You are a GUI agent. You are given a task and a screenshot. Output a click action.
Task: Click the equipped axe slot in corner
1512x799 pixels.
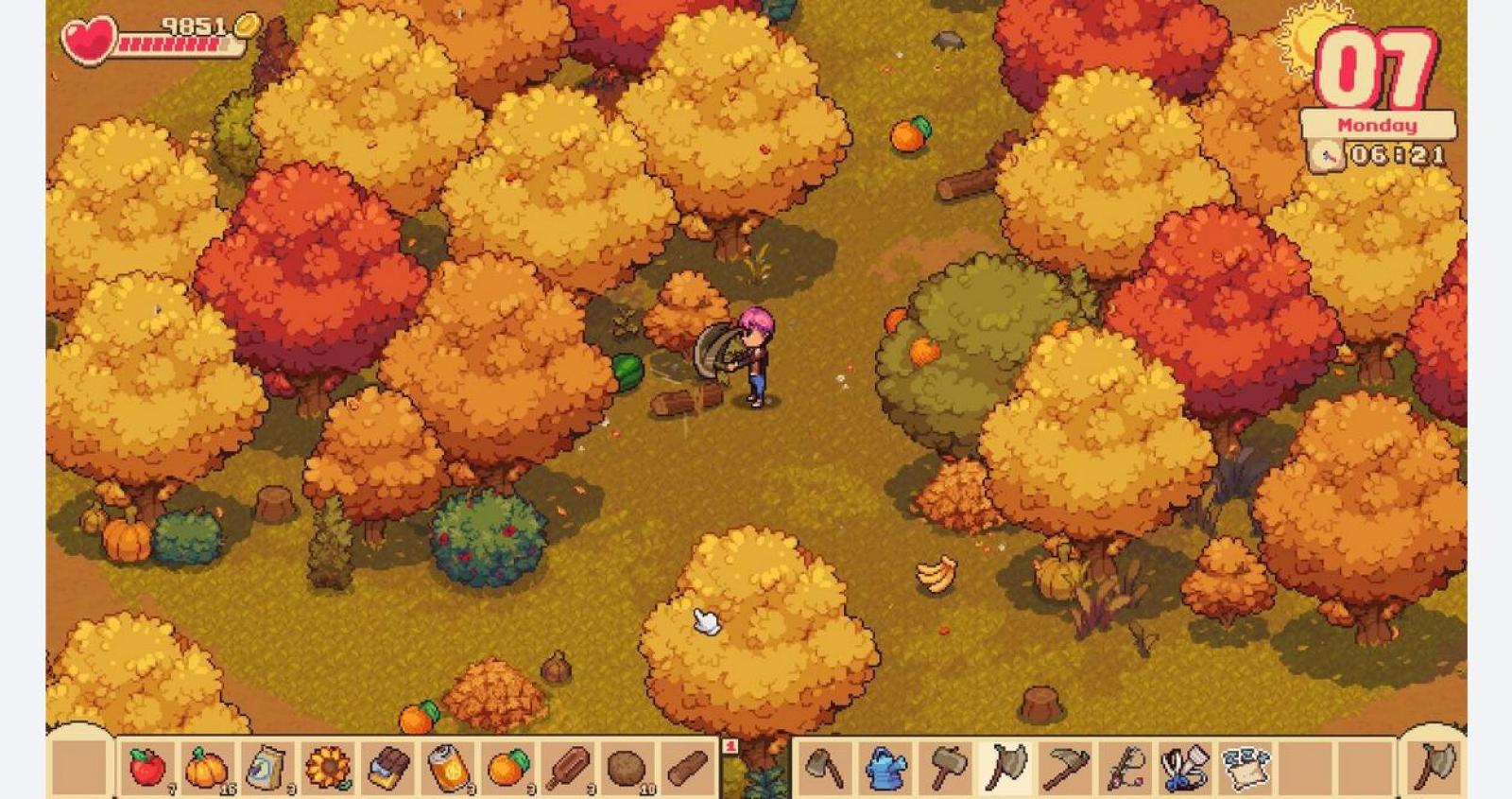[1435, 765]
